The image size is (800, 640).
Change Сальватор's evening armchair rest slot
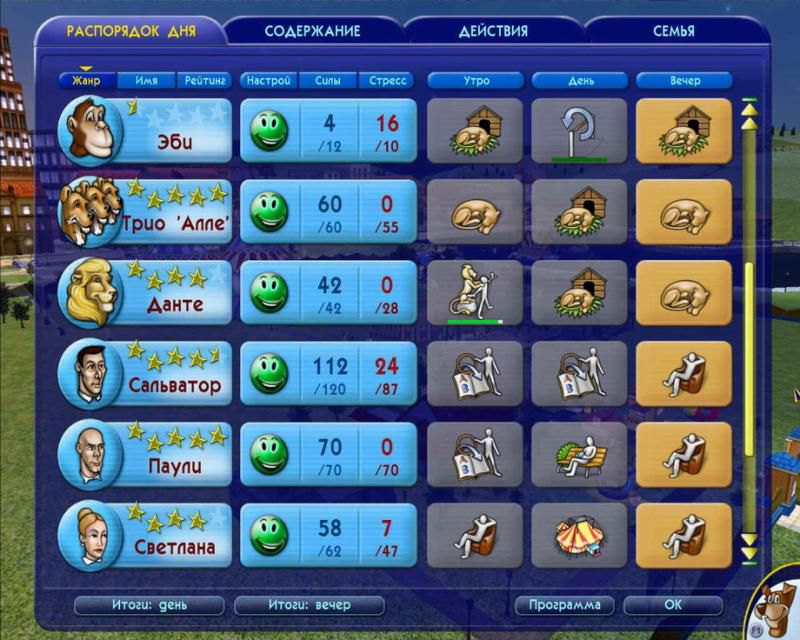coord(683,373)
